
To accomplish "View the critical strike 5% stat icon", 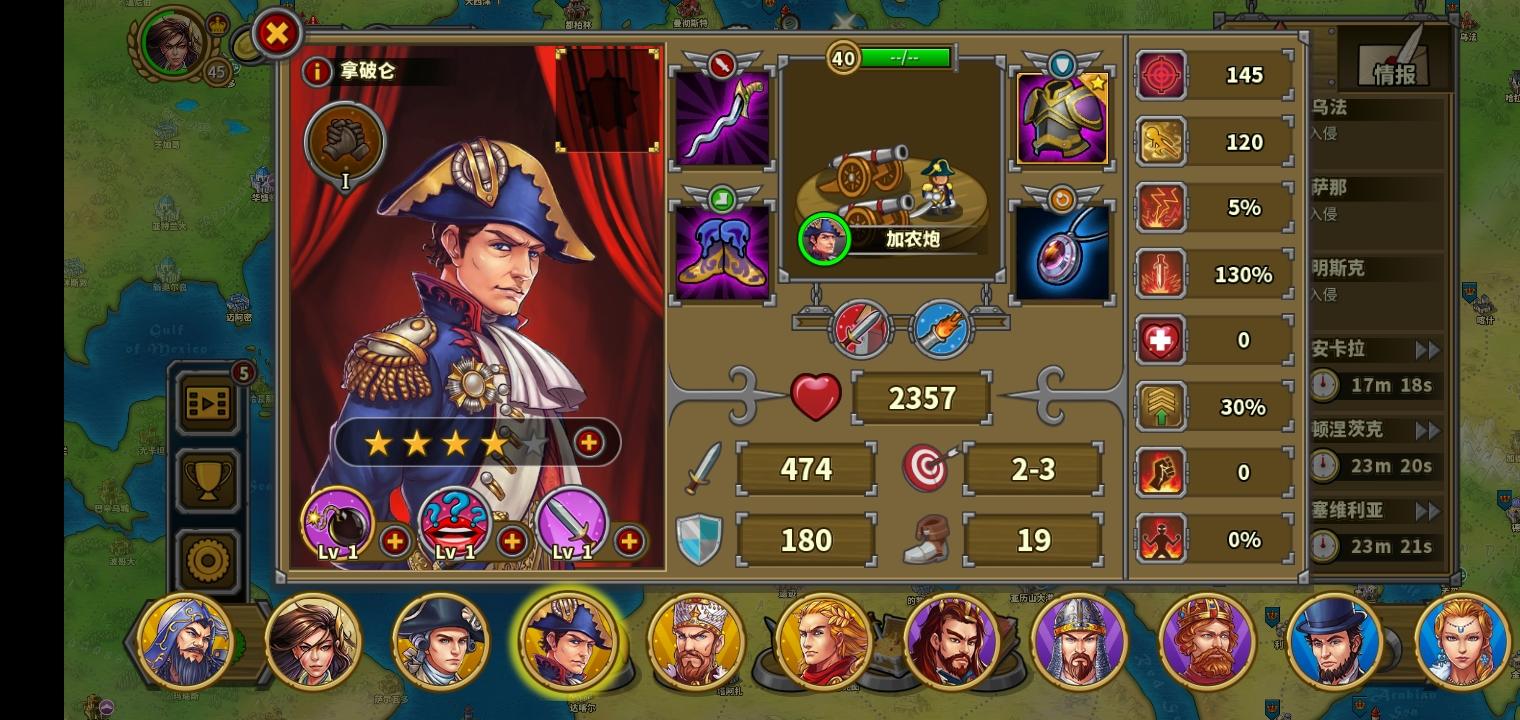I will click(1161, 207).
